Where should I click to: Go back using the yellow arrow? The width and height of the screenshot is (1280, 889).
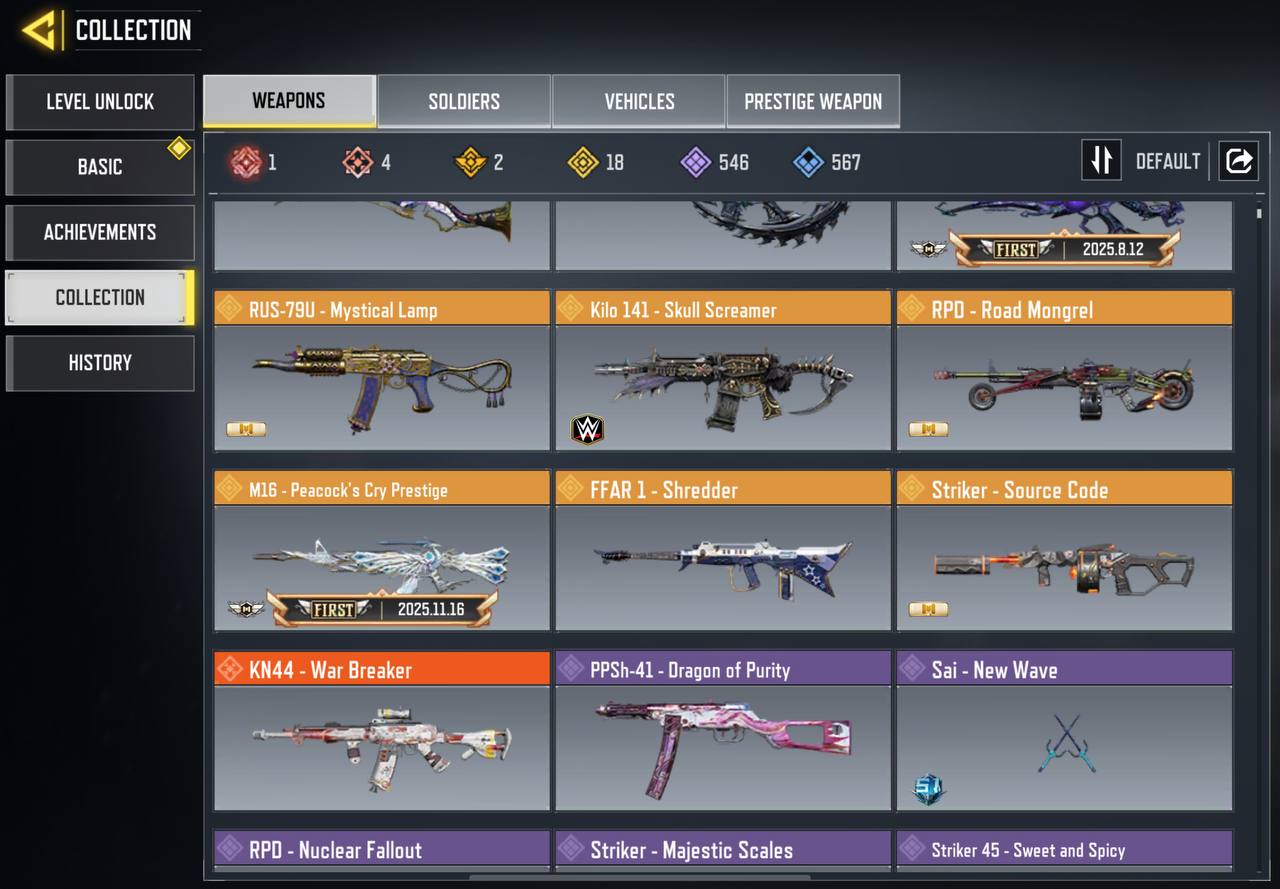(x=40, y=30)
